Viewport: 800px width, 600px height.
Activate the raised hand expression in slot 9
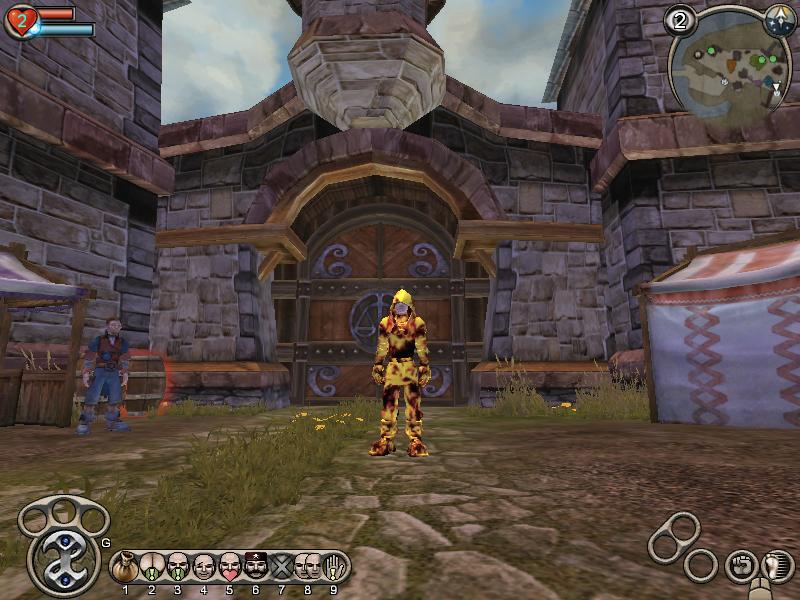(335, 567)
